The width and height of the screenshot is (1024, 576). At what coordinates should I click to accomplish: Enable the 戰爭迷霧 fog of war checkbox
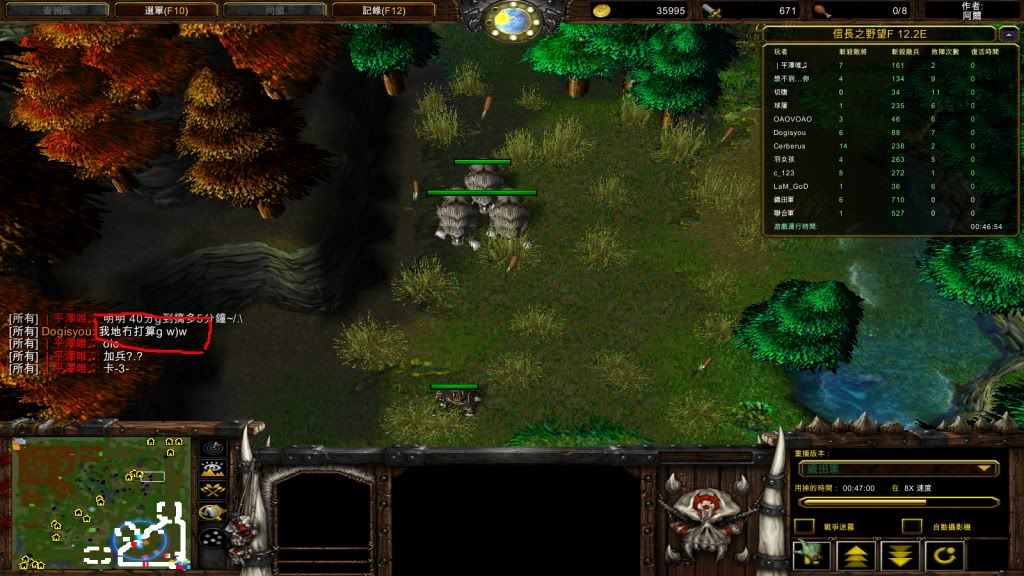tap(804, 526)
